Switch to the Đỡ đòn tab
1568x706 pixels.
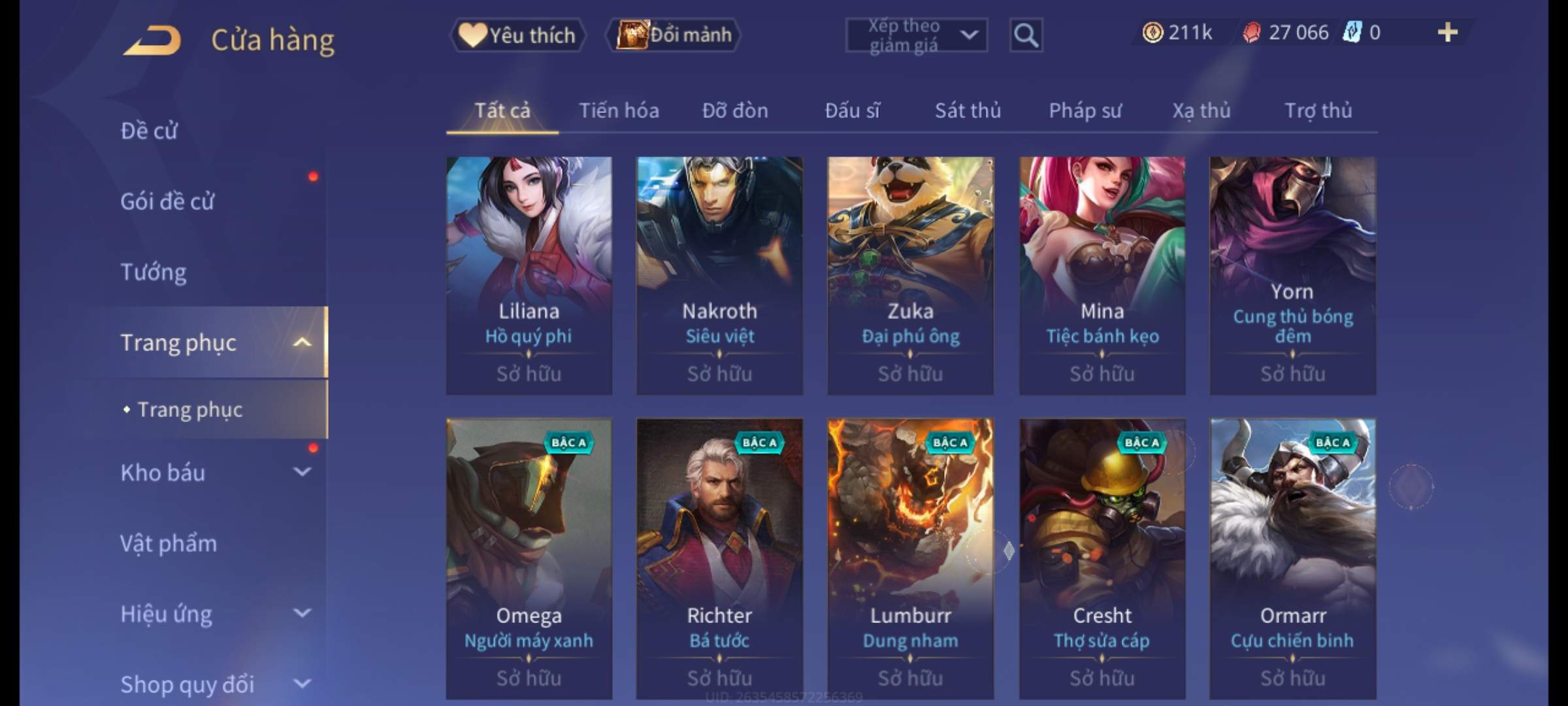click(735, 111)
